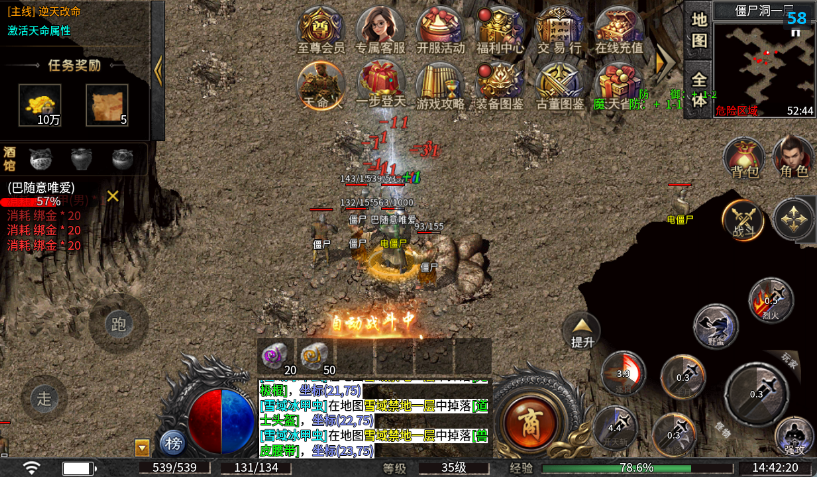The height and width of the screenshot is (477, 817).
Task: Open the 开服活动 events icon
Action: [440, 28]
